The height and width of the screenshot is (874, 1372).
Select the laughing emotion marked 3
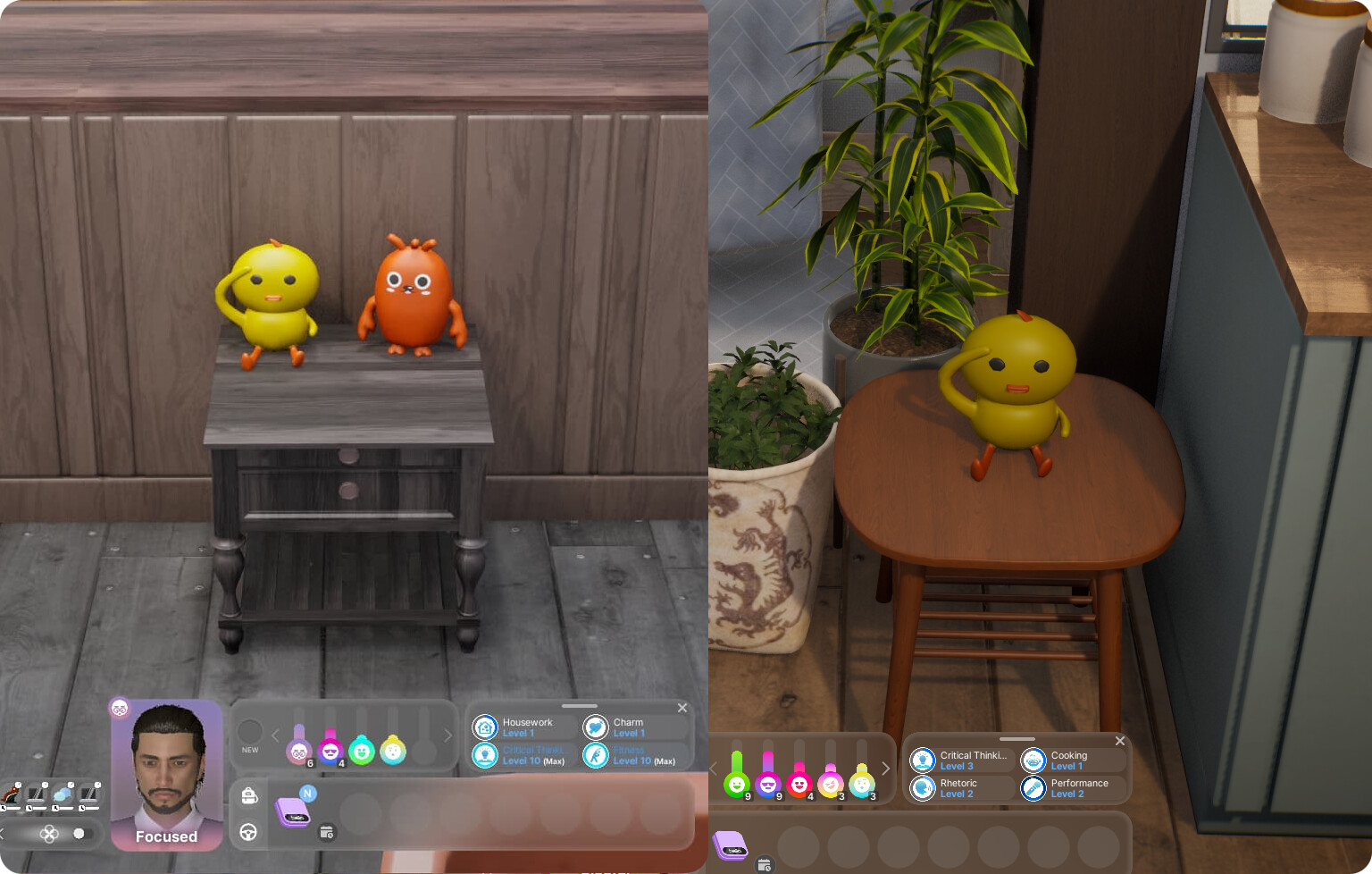point(830,784)
